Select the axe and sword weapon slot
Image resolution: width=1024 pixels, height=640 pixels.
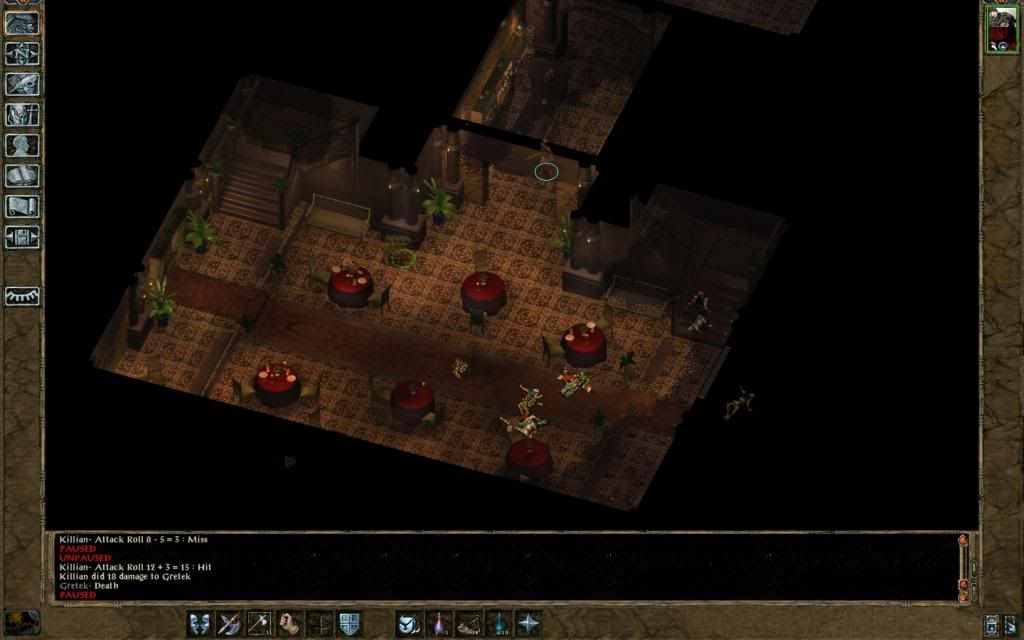click(230, 623)
